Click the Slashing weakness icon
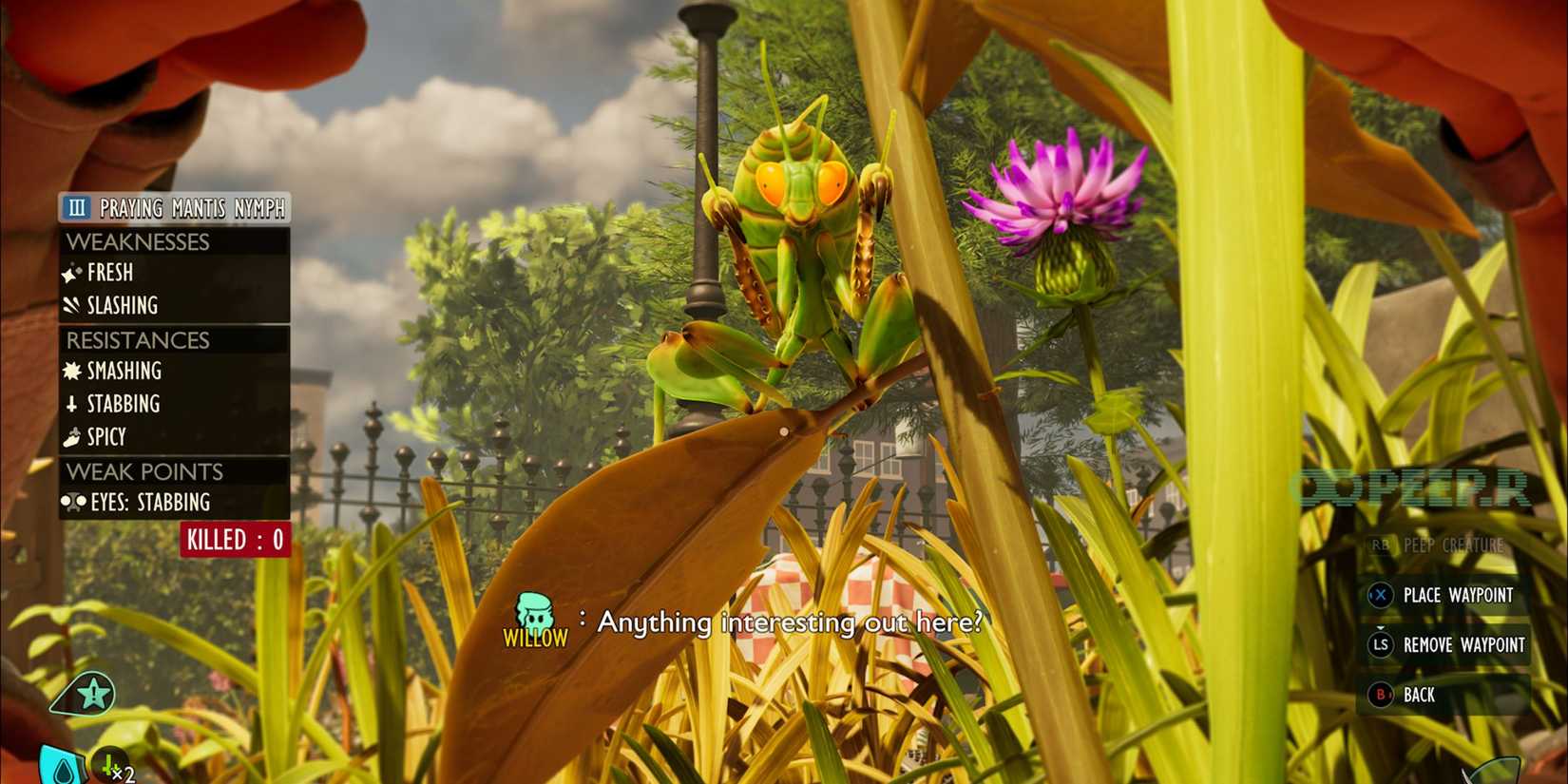The width and height of the screenshot is (1568, 784). coord(73,305)
